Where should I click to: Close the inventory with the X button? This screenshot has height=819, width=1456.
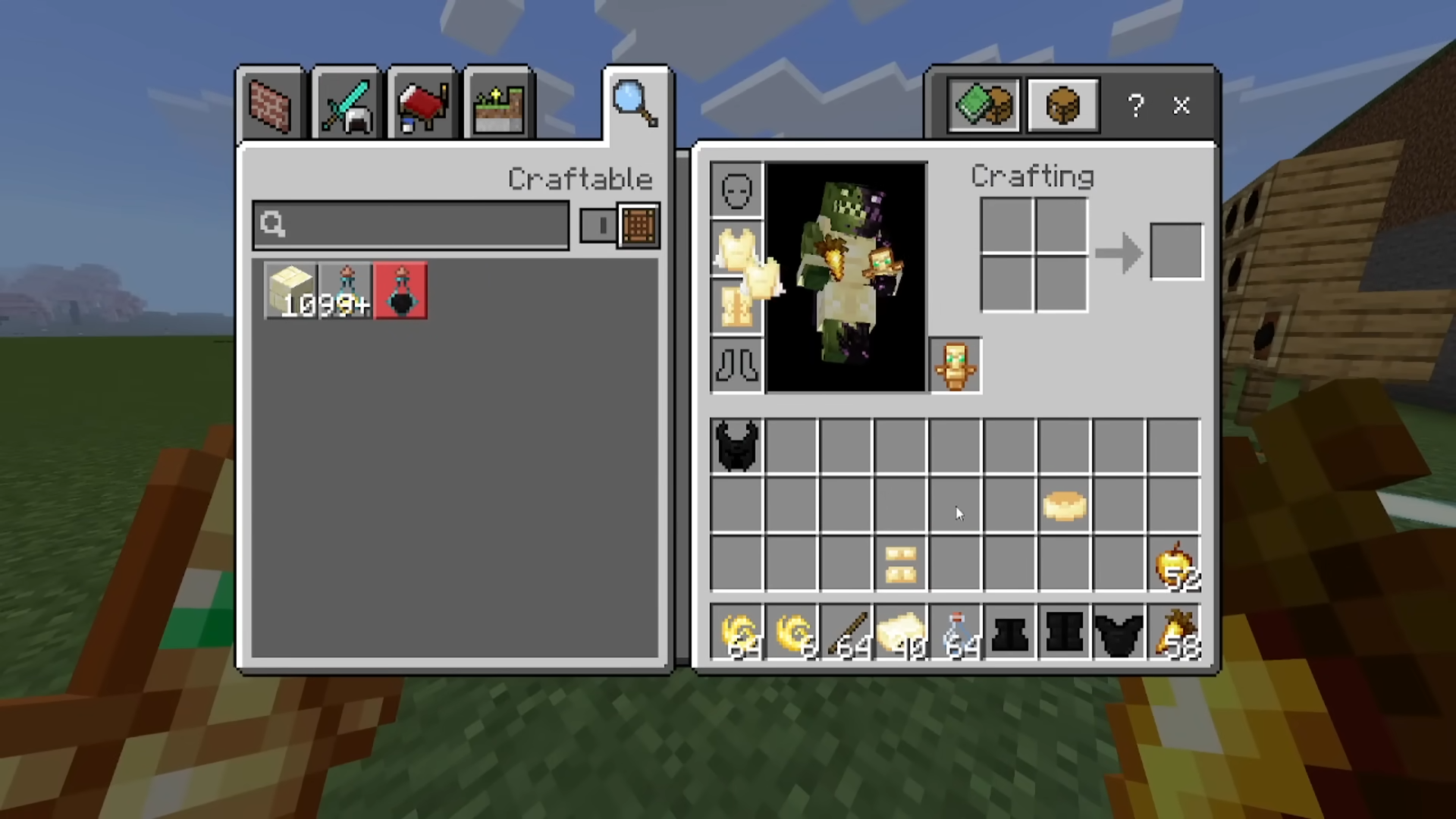click(1181, 105)
